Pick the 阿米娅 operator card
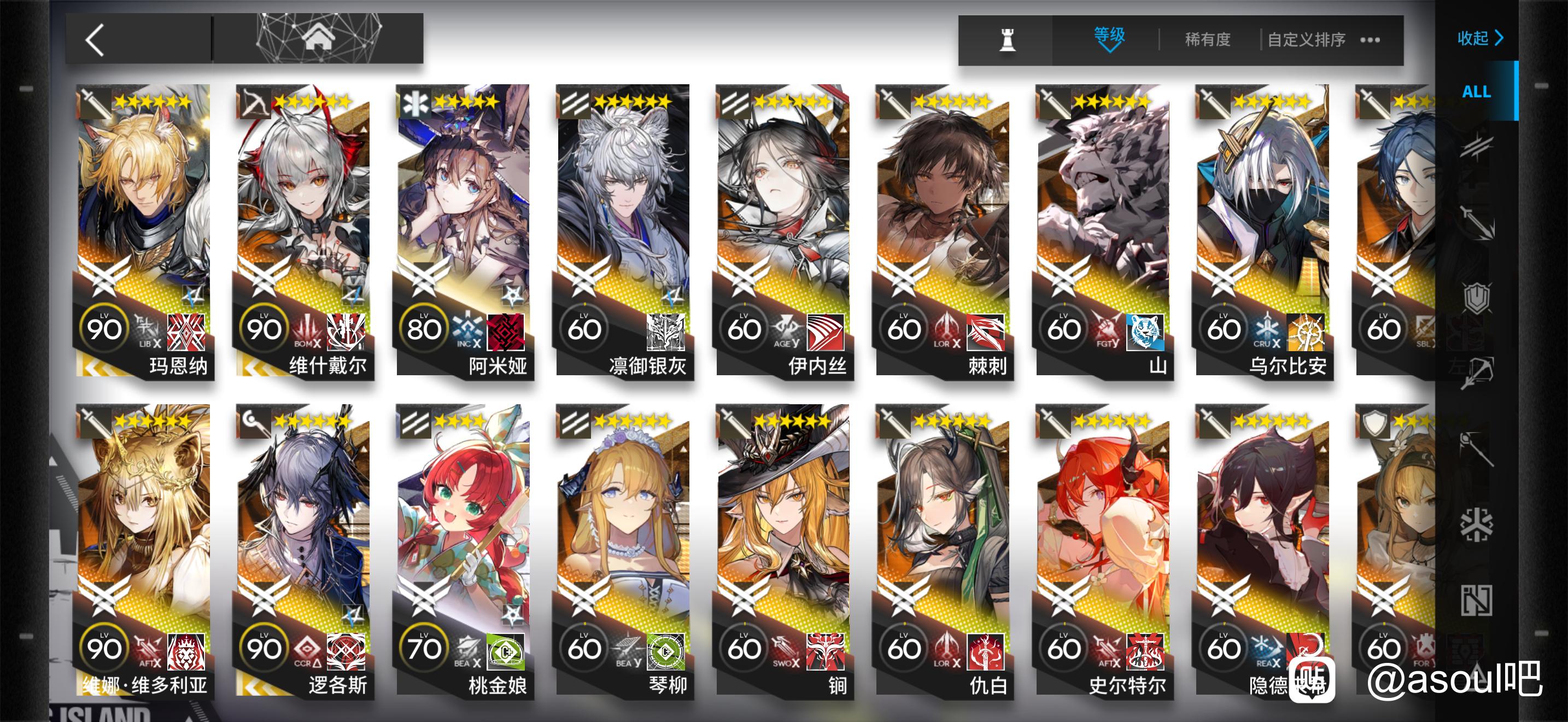This screenshot has height=722, width=1568. click(x=463, y=231)
